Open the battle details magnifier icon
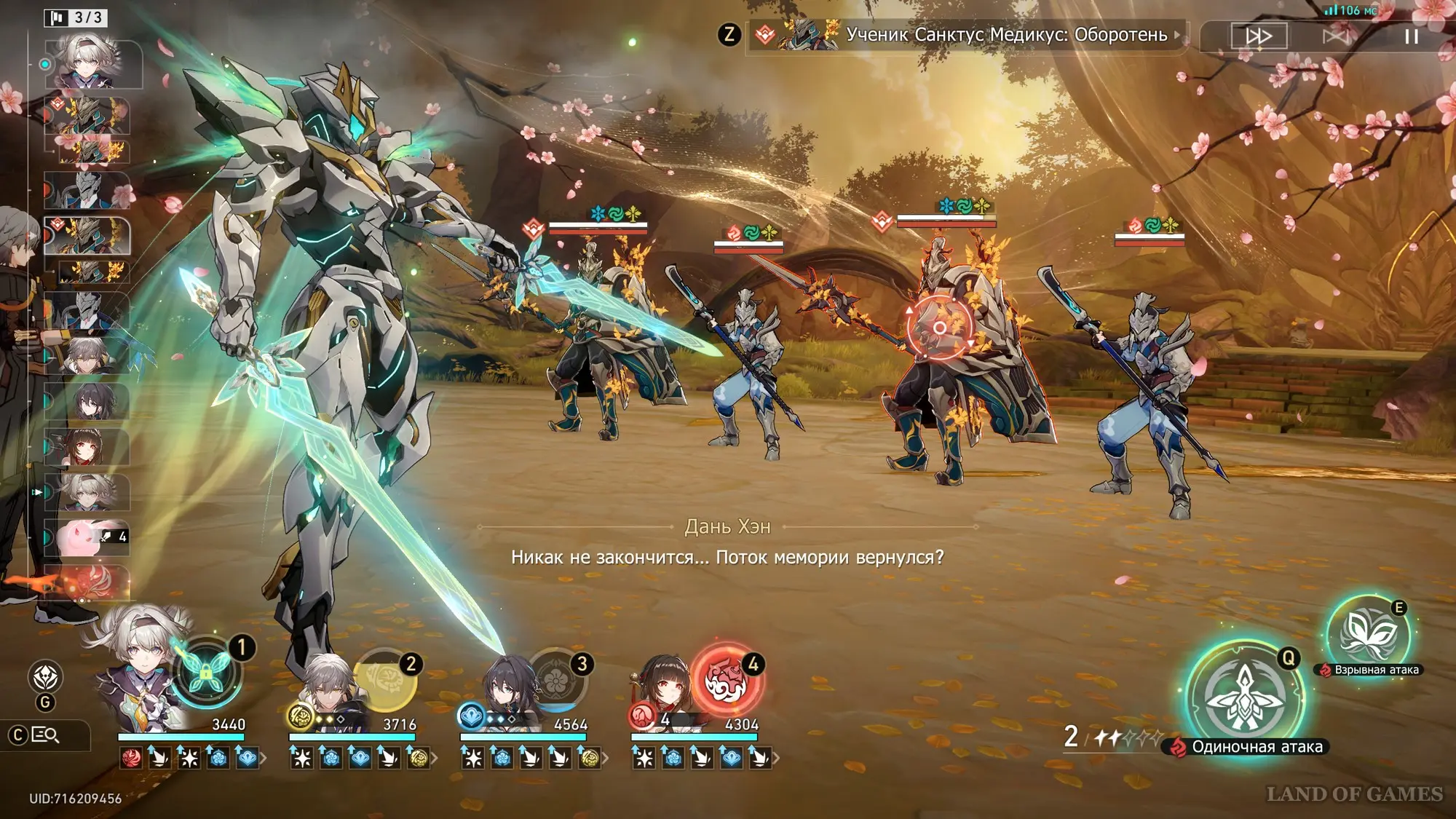The height and width of the screenshot is (819, 1456). (x=45, y=735)
